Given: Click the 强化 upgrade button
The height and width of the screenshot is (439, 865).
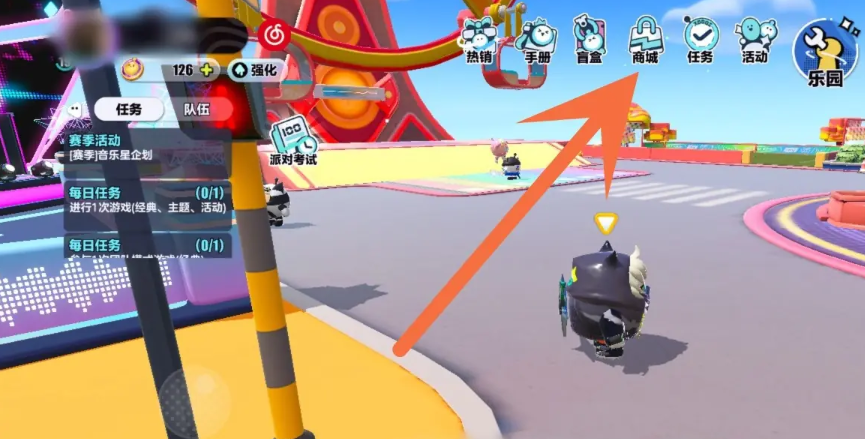Looking at the screenshot, I should (256, 70).
